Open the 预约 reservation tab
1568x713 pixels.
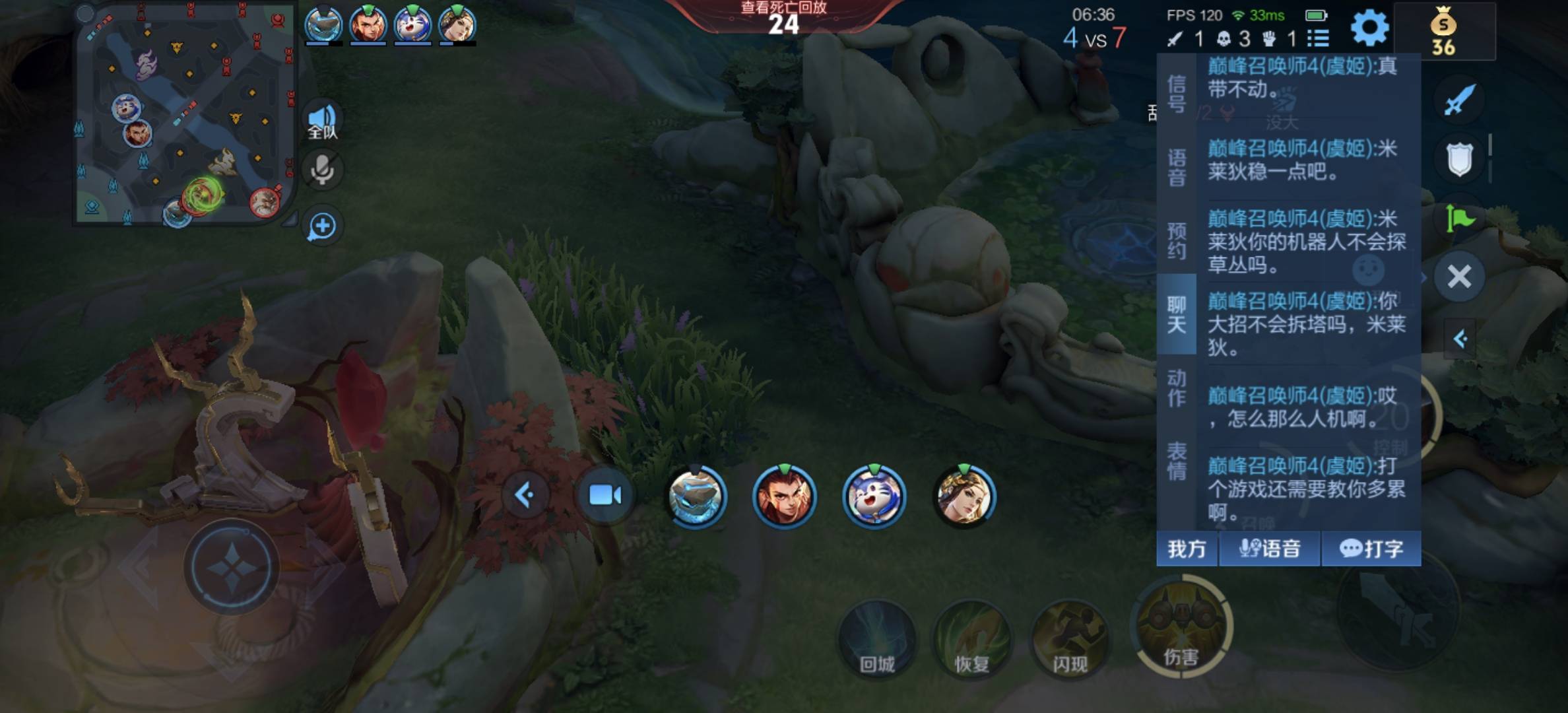tap(1177, 240)
